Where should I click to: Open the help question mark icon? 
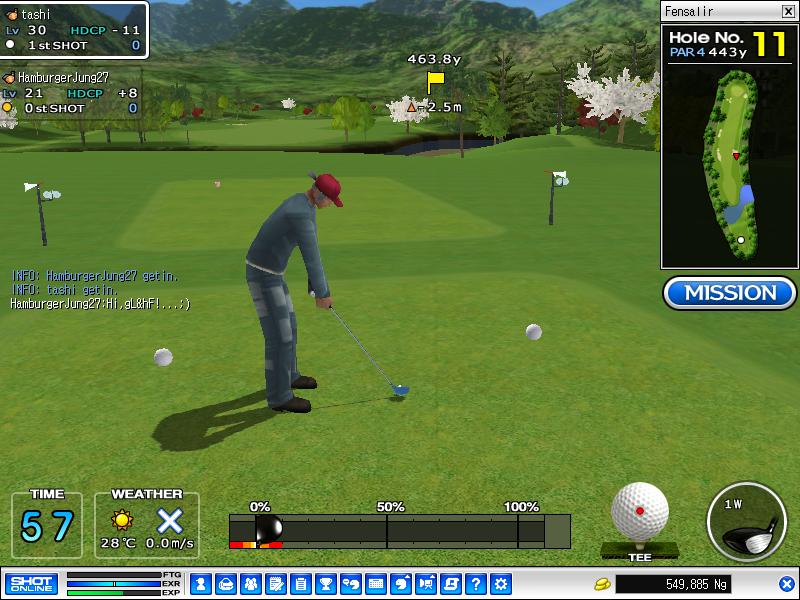tap(476, 584)
